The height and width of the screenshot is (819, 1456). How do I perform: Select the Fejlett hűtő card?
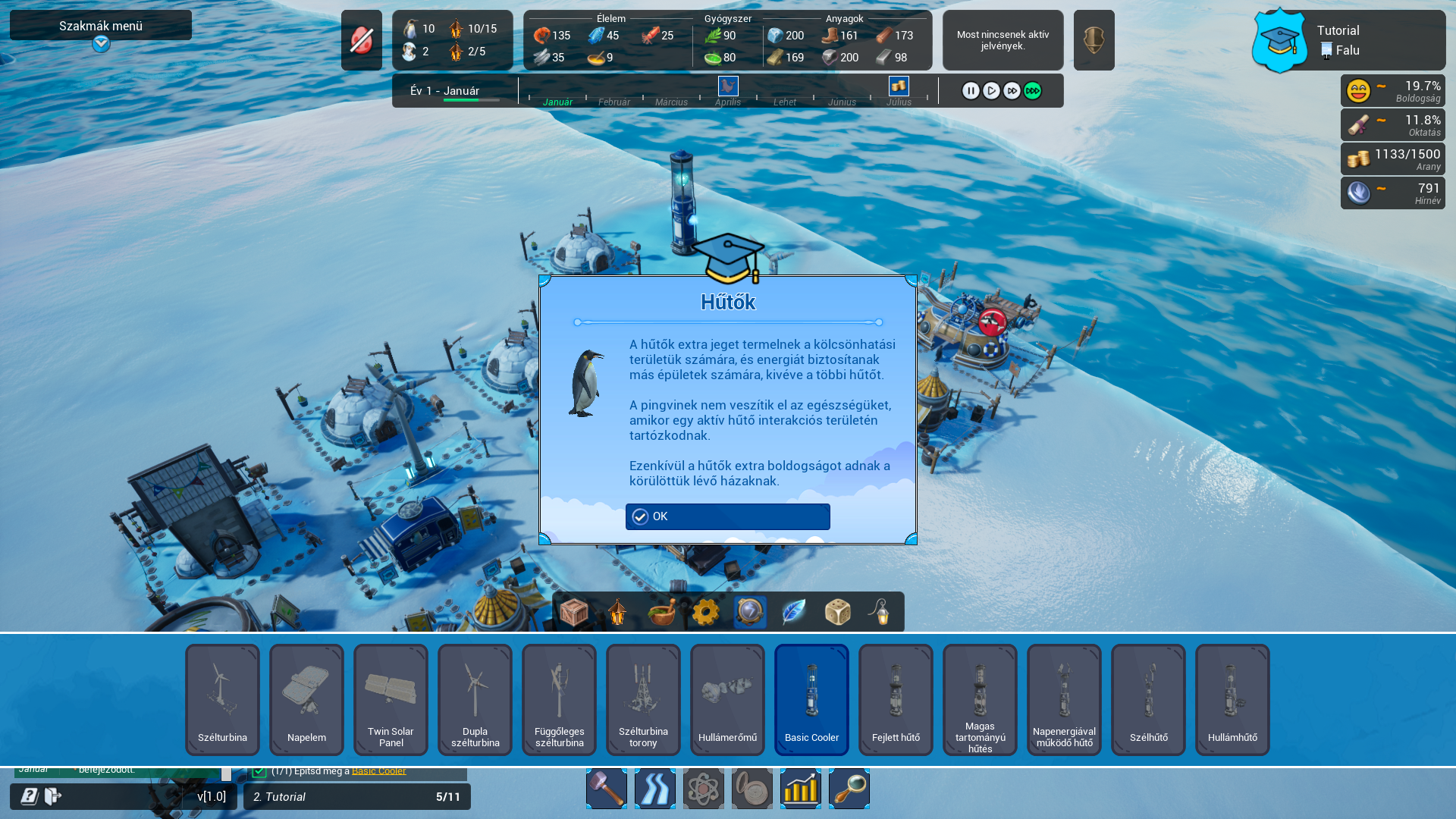(x=896, y=699)
